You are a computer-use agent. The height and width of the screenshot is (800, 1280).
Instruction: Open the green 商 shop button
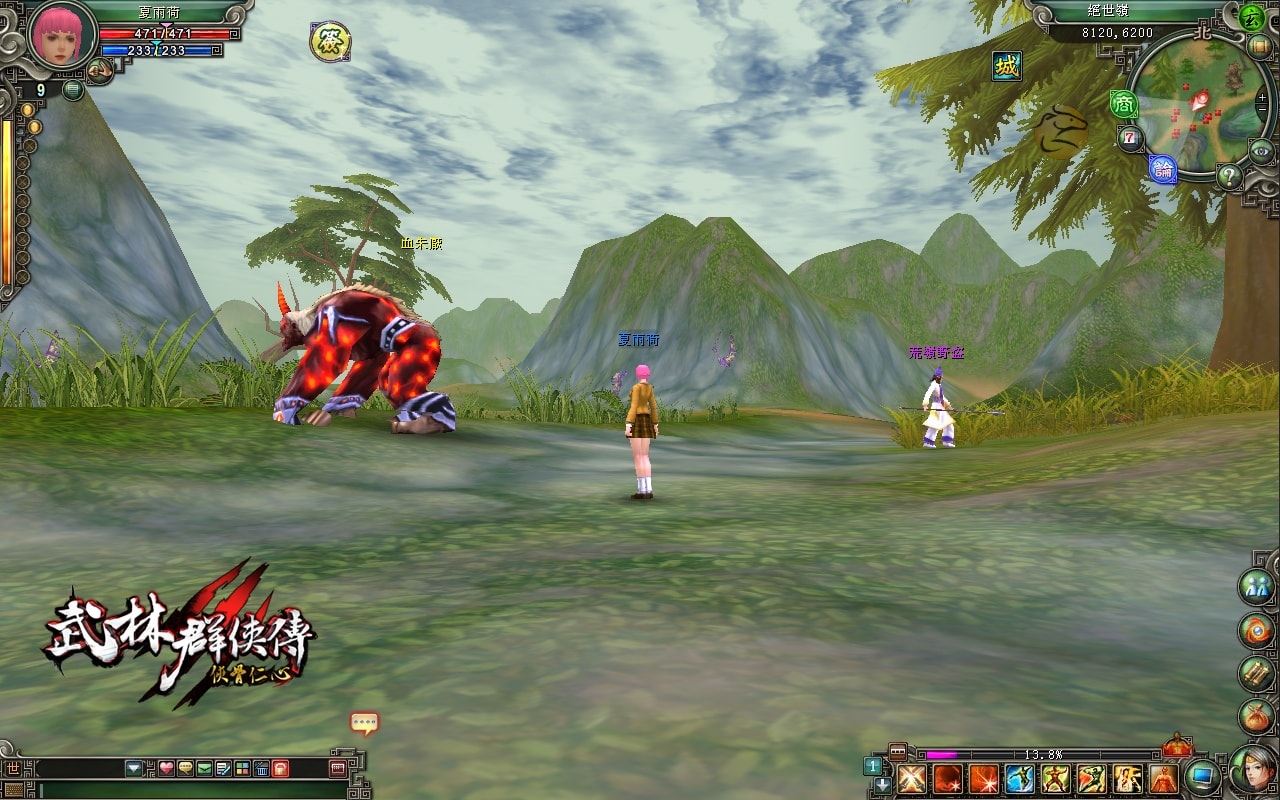pyautogui.click(x=1124, y=103)
